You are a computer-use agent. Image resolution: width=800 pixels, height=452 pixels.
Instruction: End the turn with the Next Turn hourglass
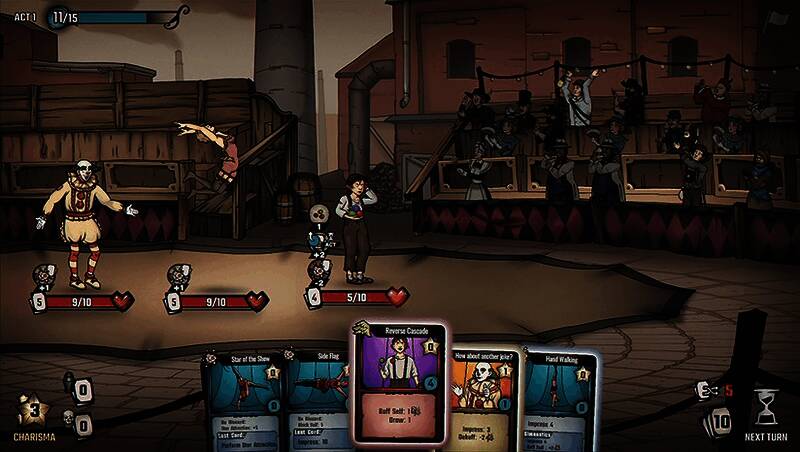pos(766,408)
